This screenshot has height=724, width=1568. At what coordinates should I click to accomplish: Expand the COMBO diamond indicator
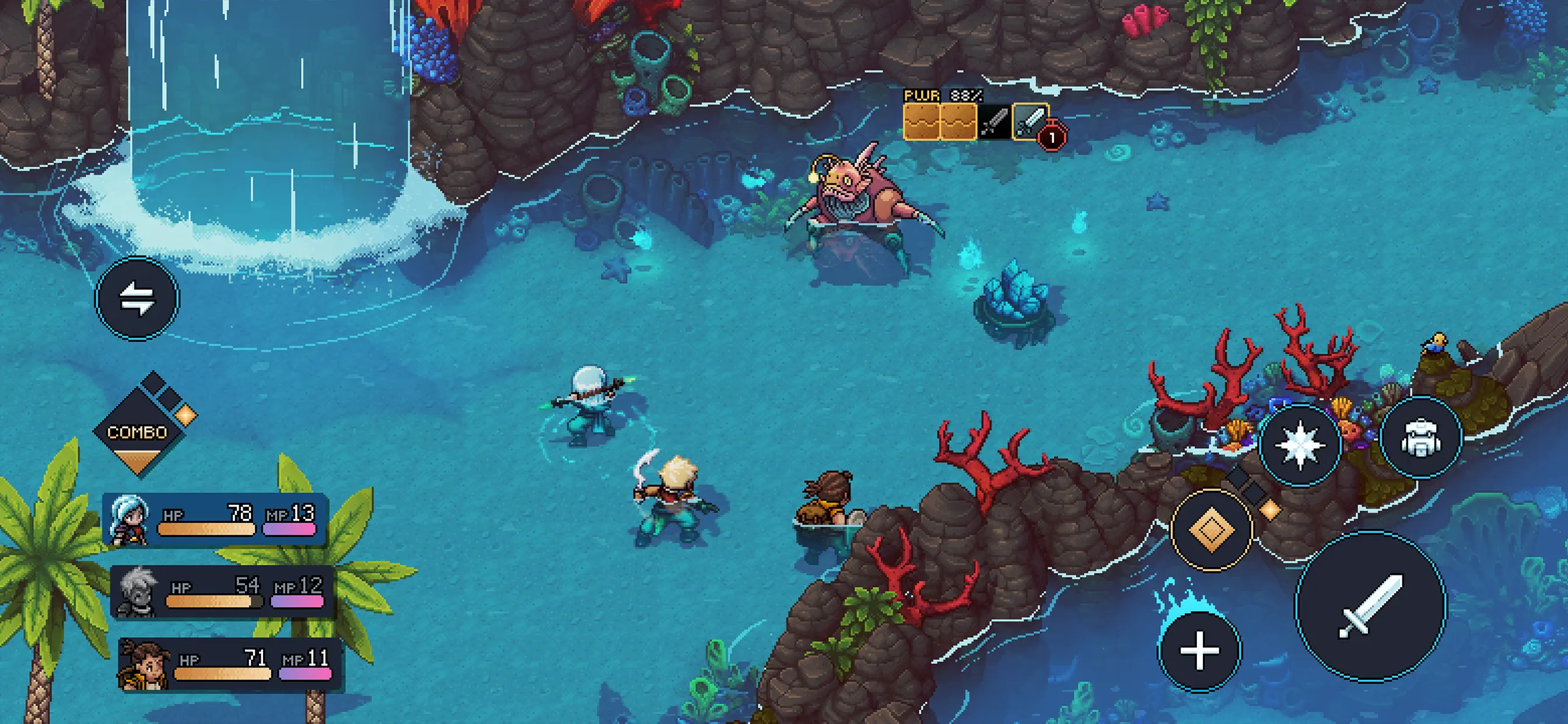[x=137, y=432]
